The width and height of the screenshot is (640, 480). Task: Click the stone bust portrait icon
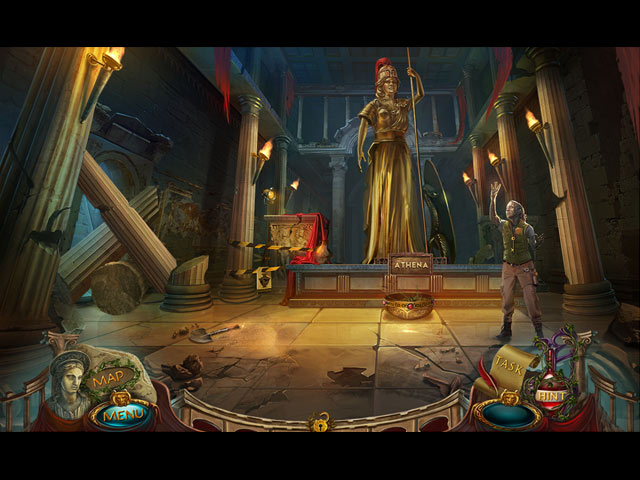[70, 385]
